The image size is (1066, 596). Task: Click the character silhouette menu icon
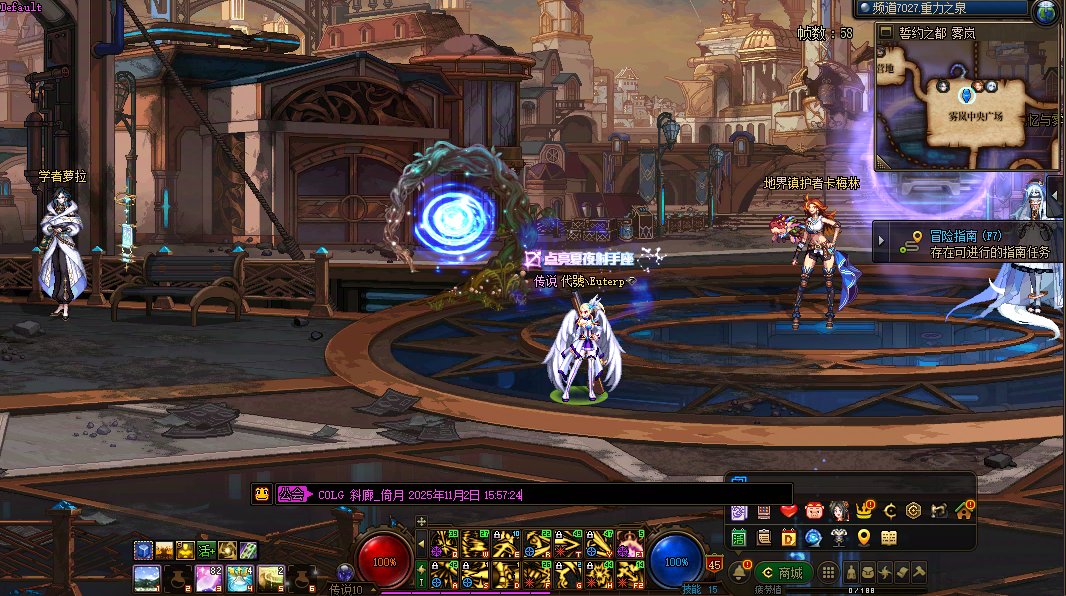[850, 573]
